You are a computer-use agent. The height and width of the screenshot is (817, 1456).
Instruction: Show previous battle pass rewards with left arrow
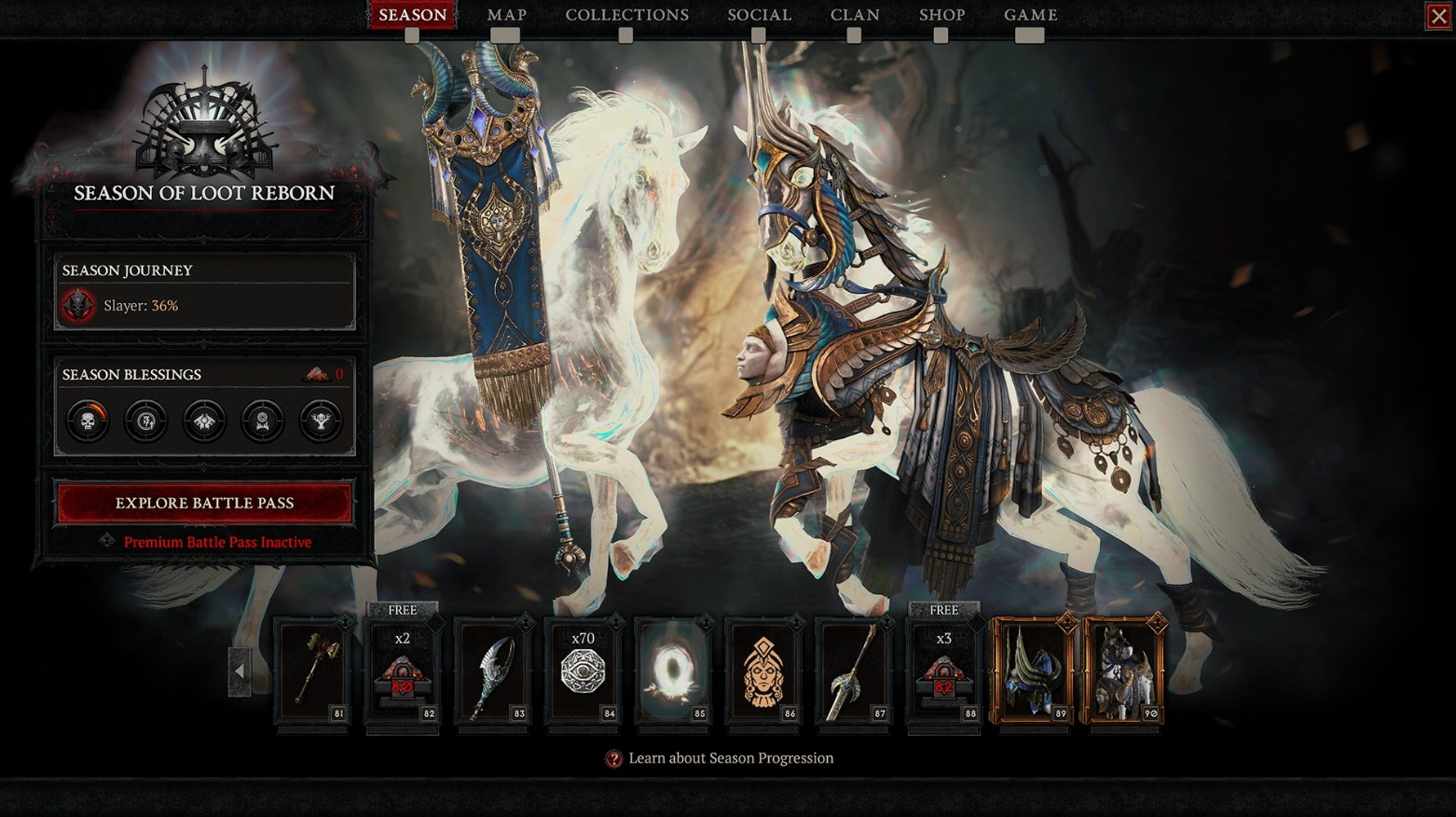(x=240, y=671)
